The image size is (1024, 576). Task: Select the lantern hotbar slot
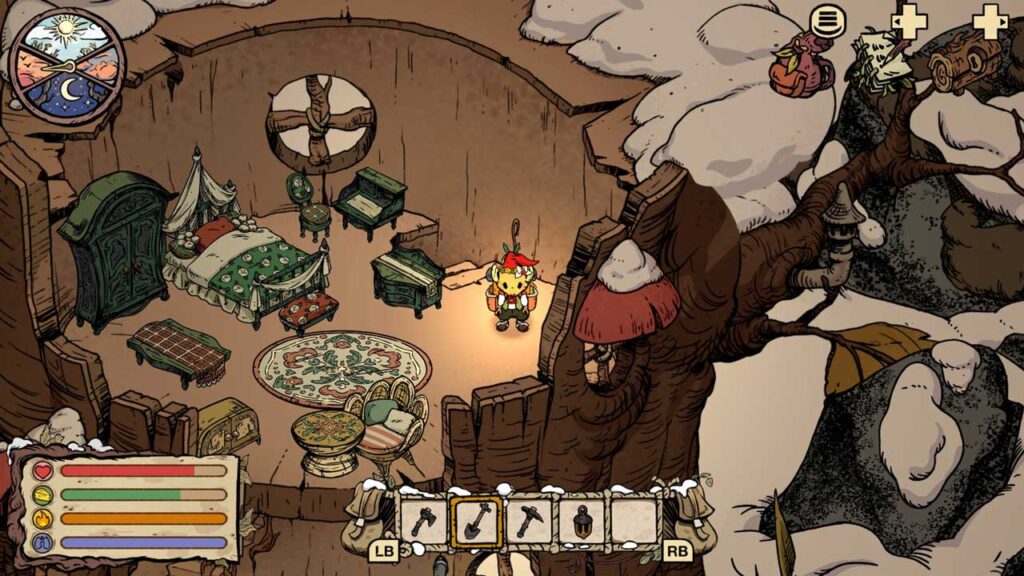pos(582,521)
